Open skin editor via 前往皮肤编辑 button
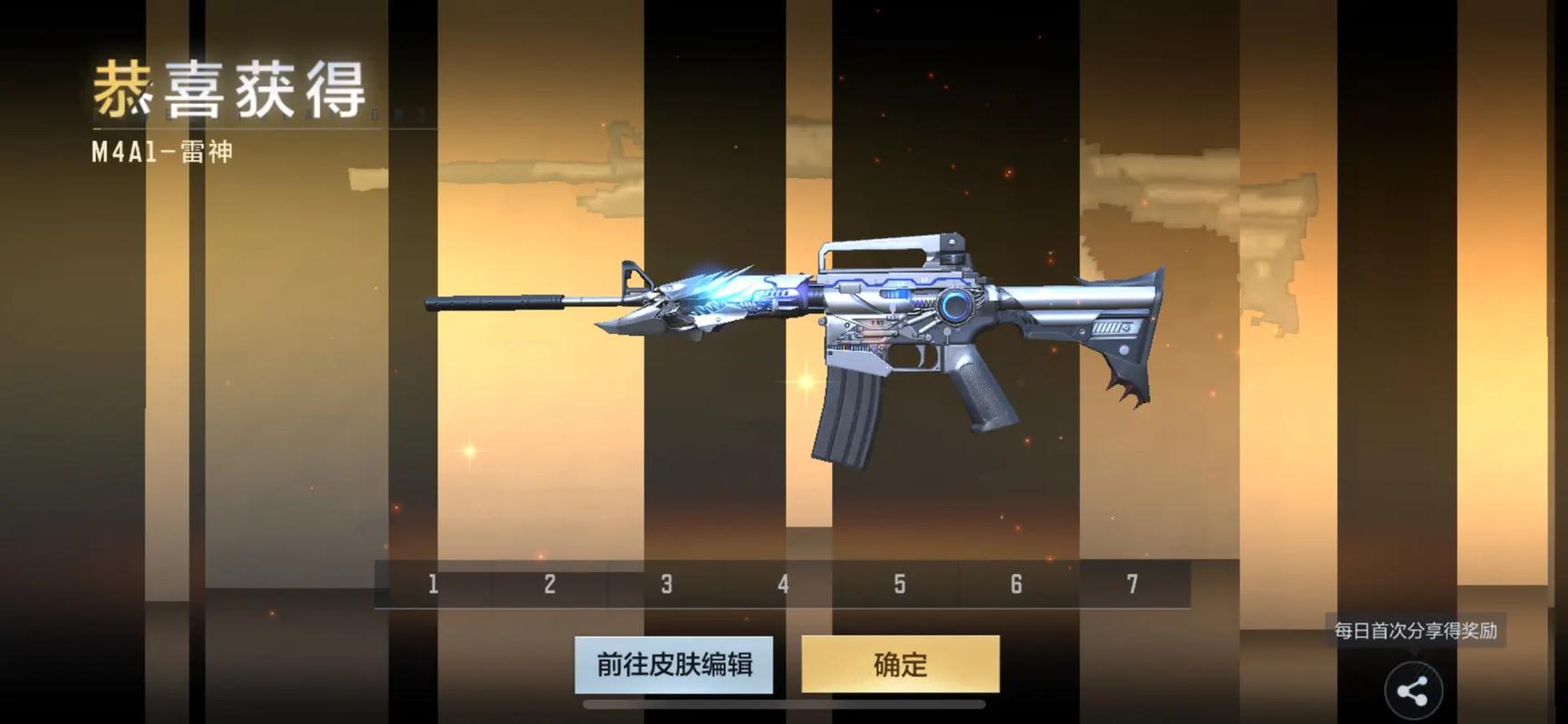Screen dimensions: 1568x724 point(674,664)
